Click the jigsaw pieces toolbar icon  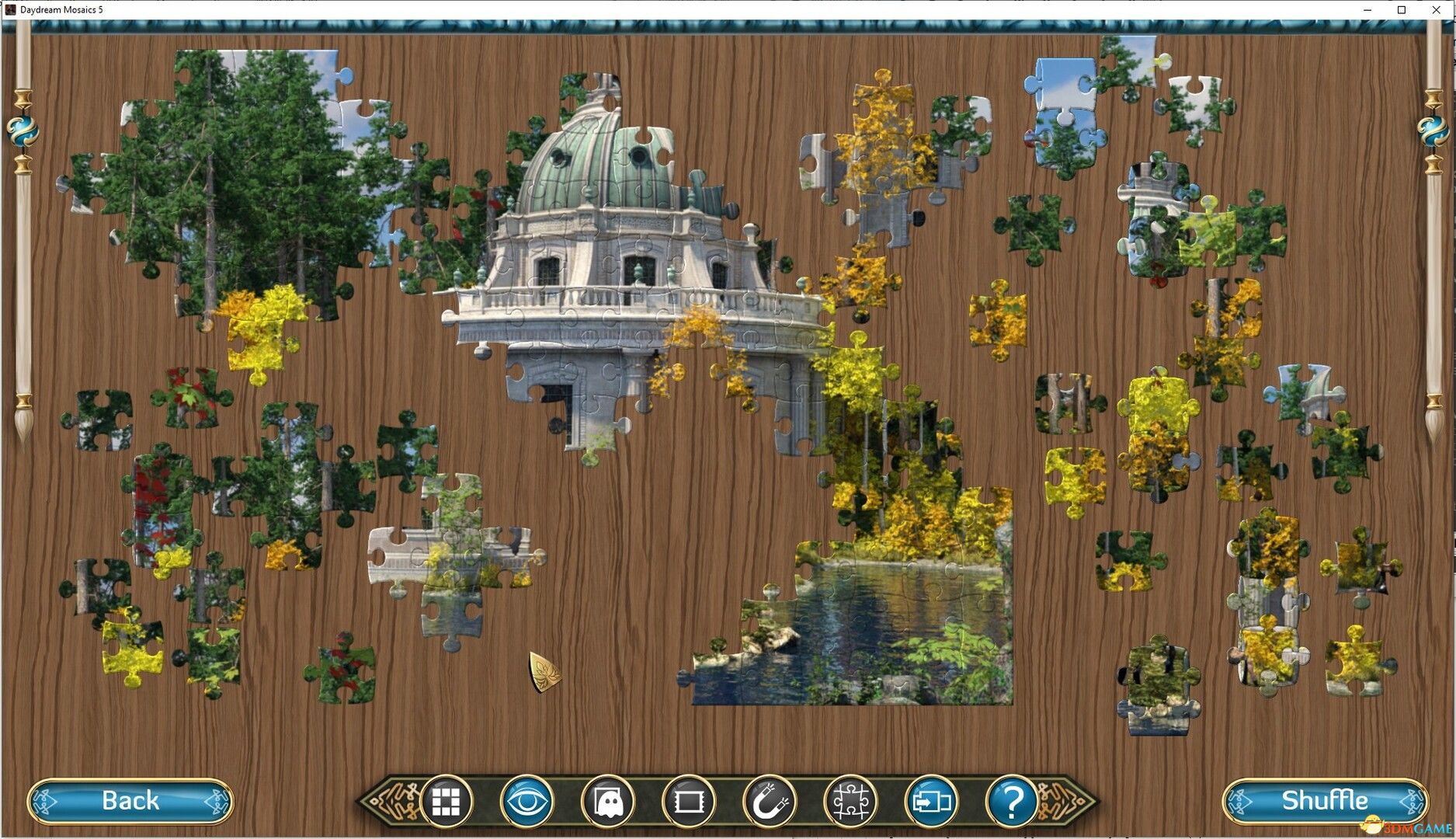tap(850, 800)
